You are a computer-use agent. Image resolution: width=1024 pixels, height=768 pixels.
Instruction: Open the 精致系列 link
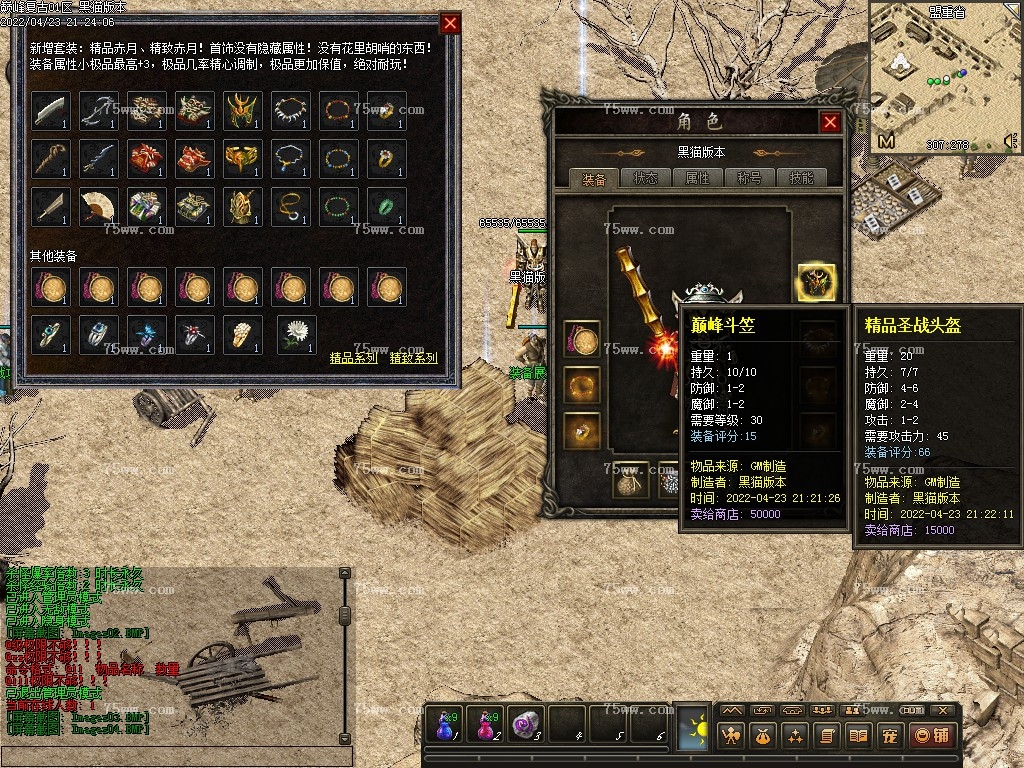pos(414,357)
